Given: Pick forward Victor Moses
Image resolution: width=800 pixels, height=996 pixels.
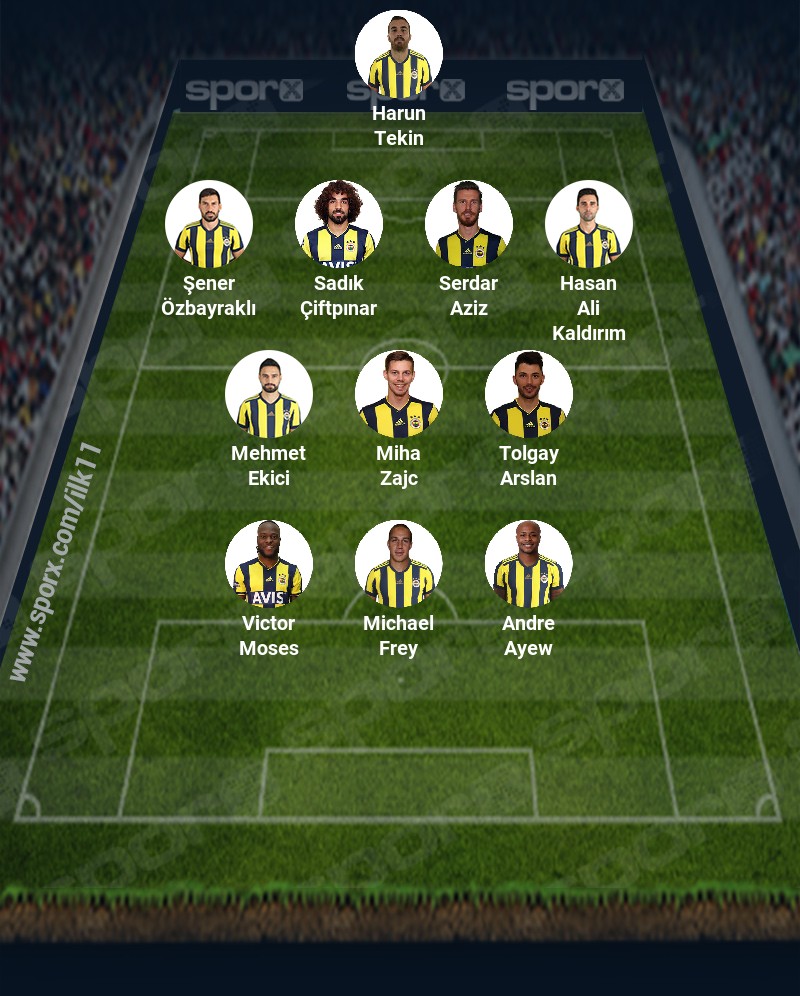Looking at the screenshot, I should (x=269, y=564).
